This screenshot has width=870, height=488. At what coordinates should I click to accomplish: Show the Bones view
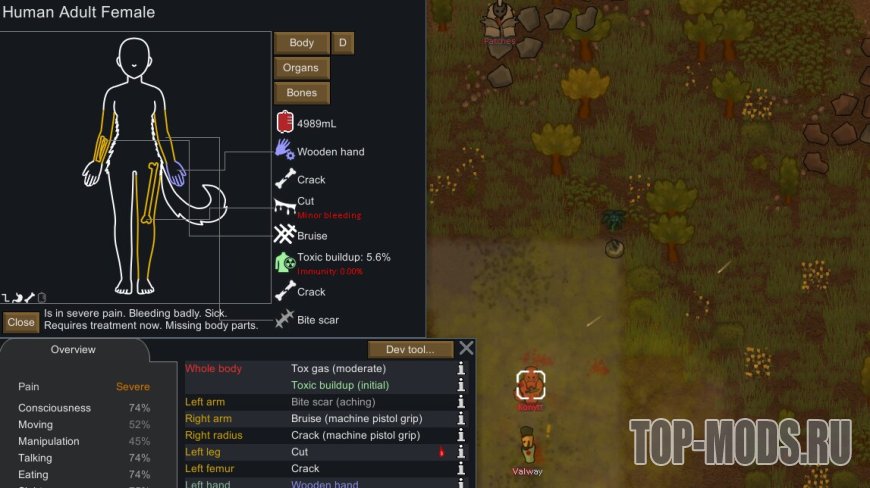pyautogui.click(x=302, y=93)
